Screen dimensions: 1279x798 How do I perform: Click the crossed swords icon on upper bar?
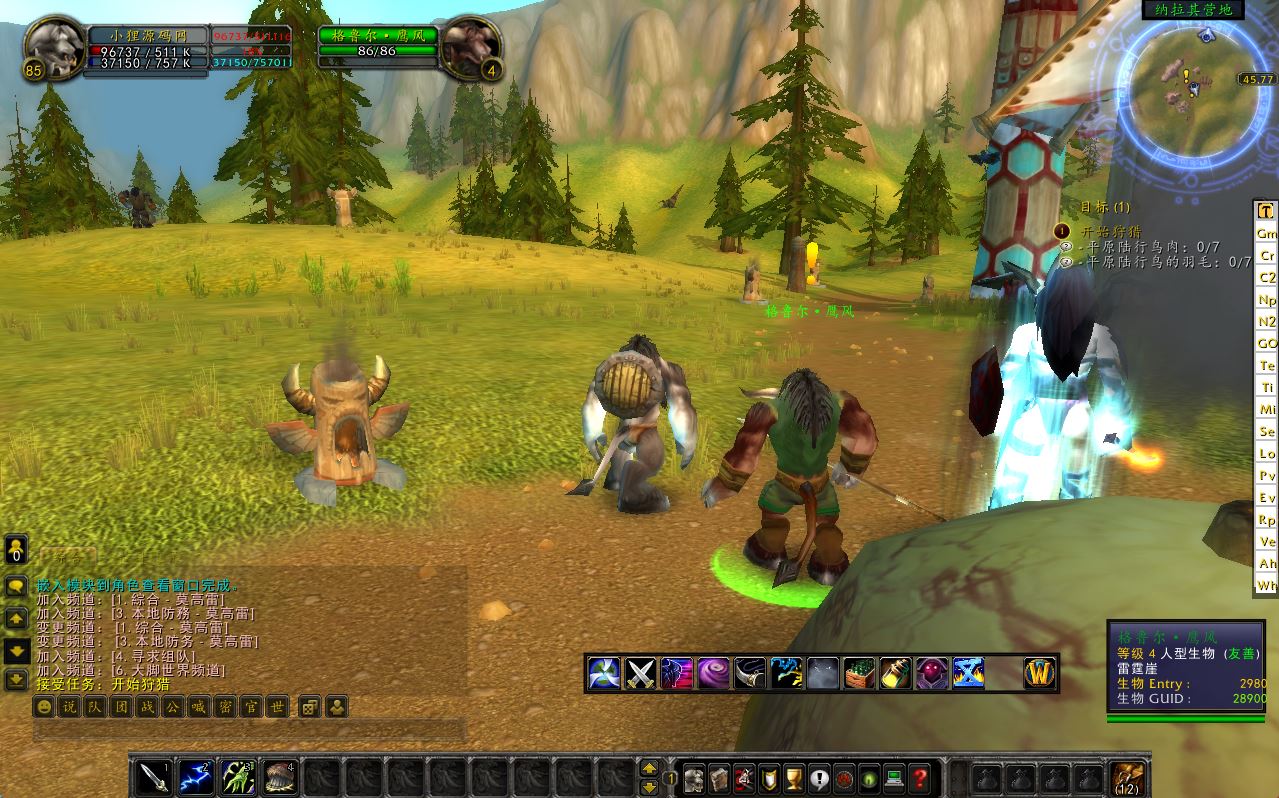pos(640,673)
